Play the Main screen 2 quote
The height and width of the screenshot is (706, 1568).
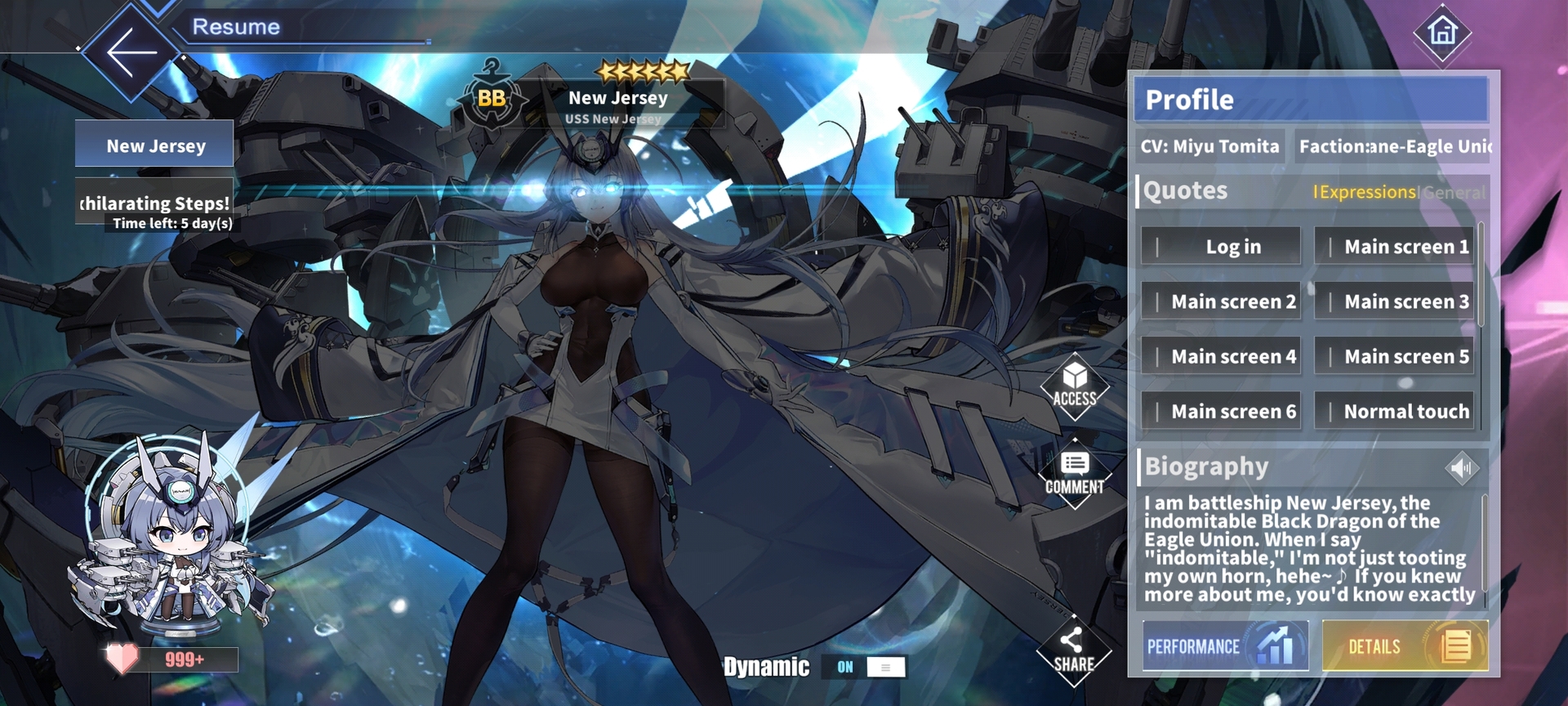click(x=1221, y=302)
